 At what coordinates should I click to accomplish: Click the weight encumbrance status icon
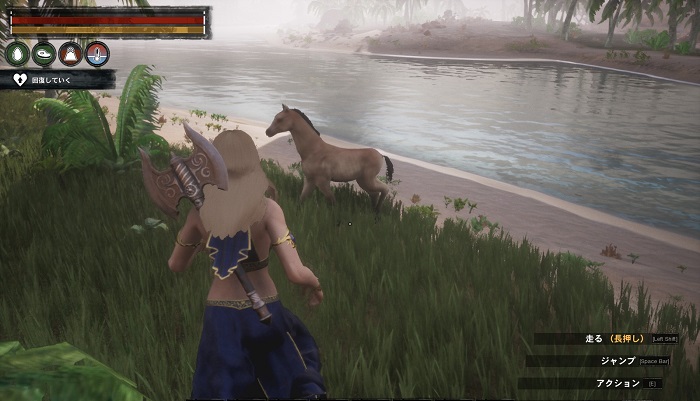(x=70, y=54)
